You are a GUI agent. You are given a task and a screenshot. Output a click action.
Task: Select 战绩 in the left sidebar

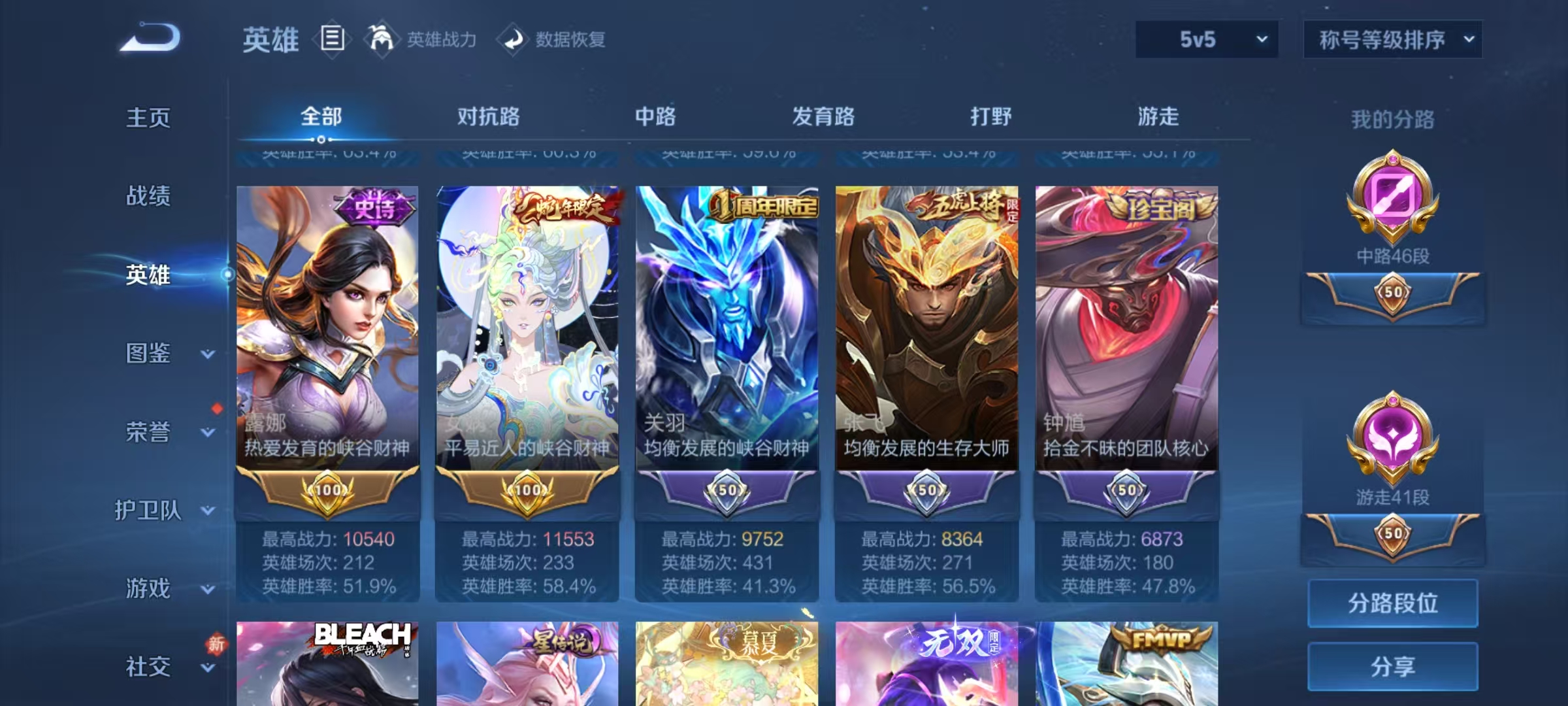point(149,196)
